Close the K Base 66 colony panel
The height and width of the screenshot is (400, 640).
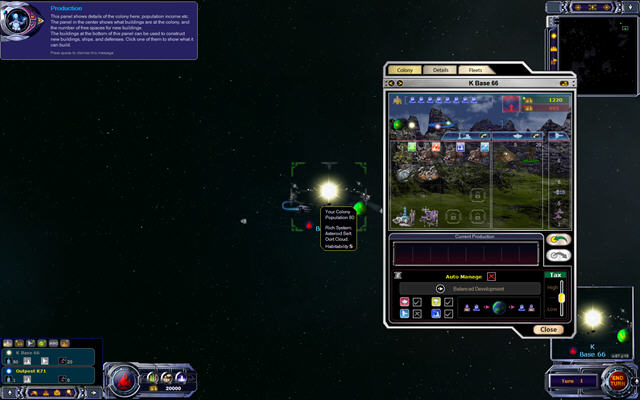click(x=548, y=329)
